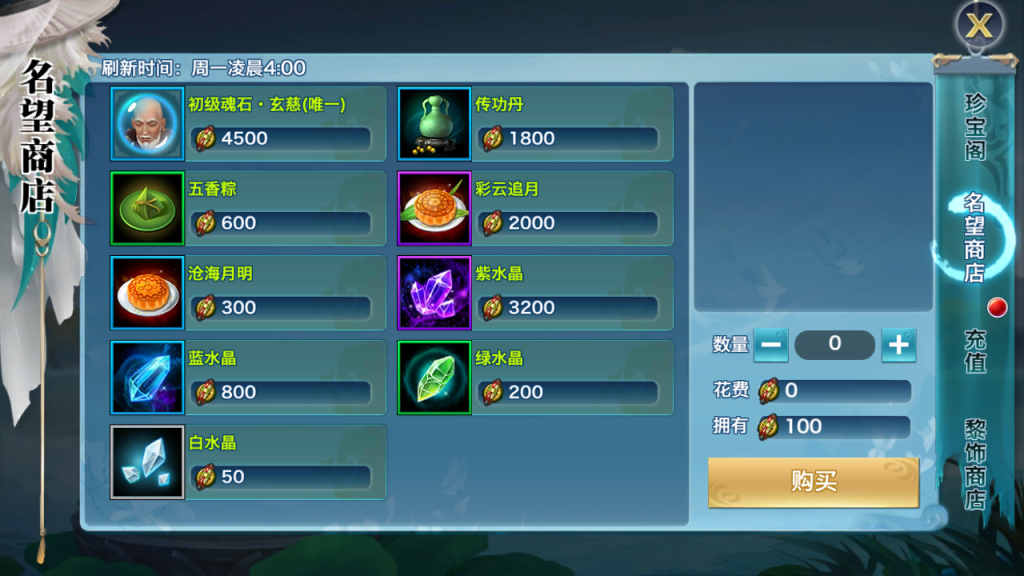Click the quantity number field
The image size is (1024, 576).
834,345
